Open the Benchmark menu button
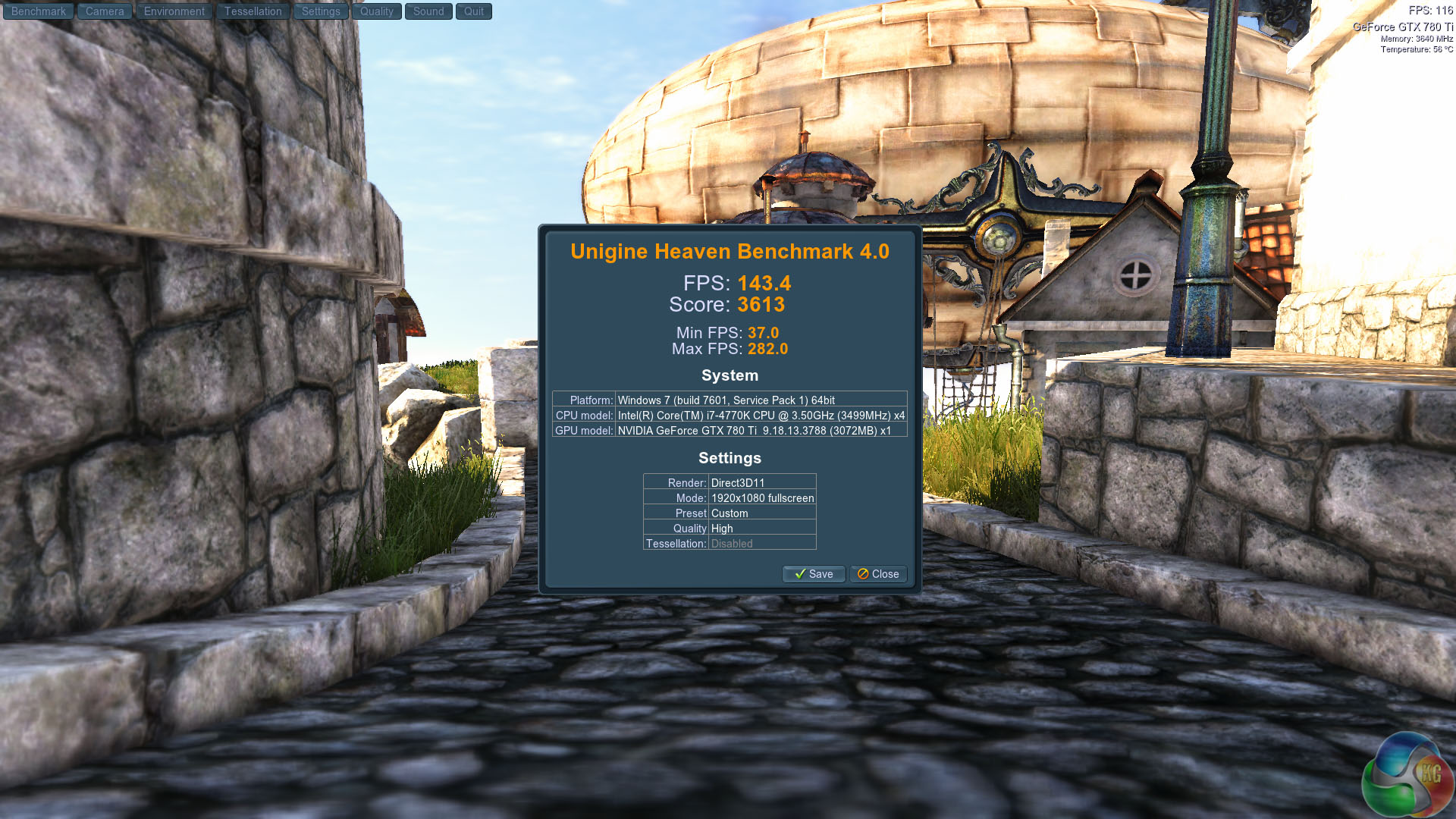This screenshot has height=819, width=1456. [39, 11]
